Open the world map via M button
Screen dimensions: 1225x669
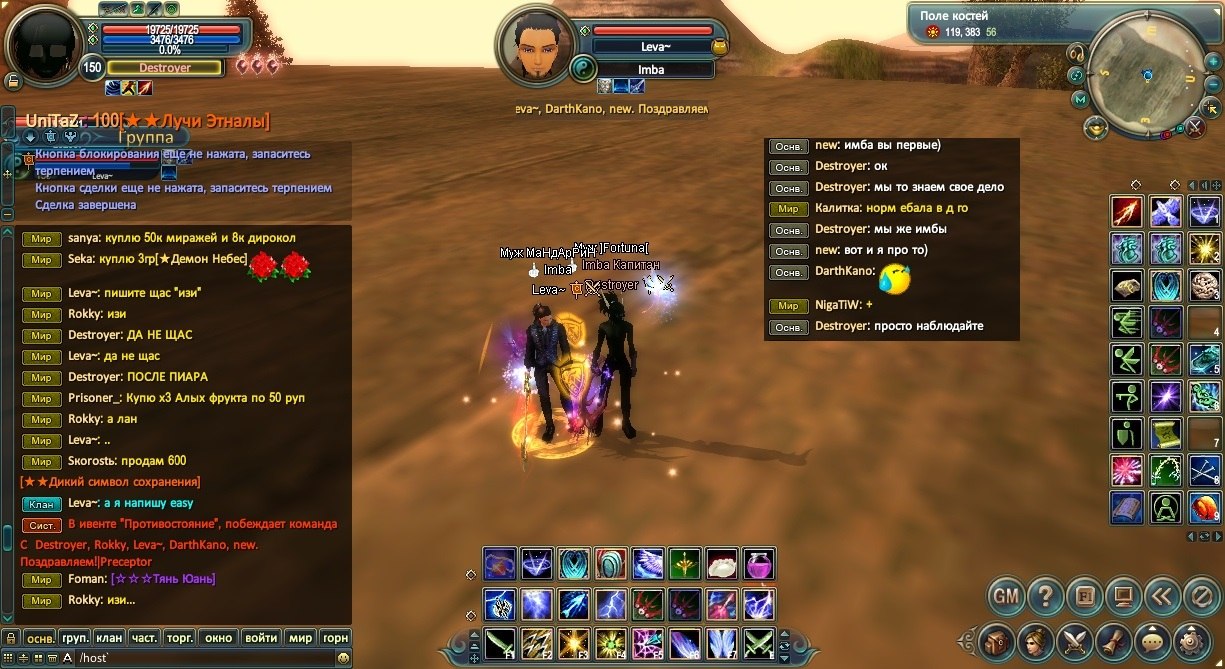coord(1081,99)
